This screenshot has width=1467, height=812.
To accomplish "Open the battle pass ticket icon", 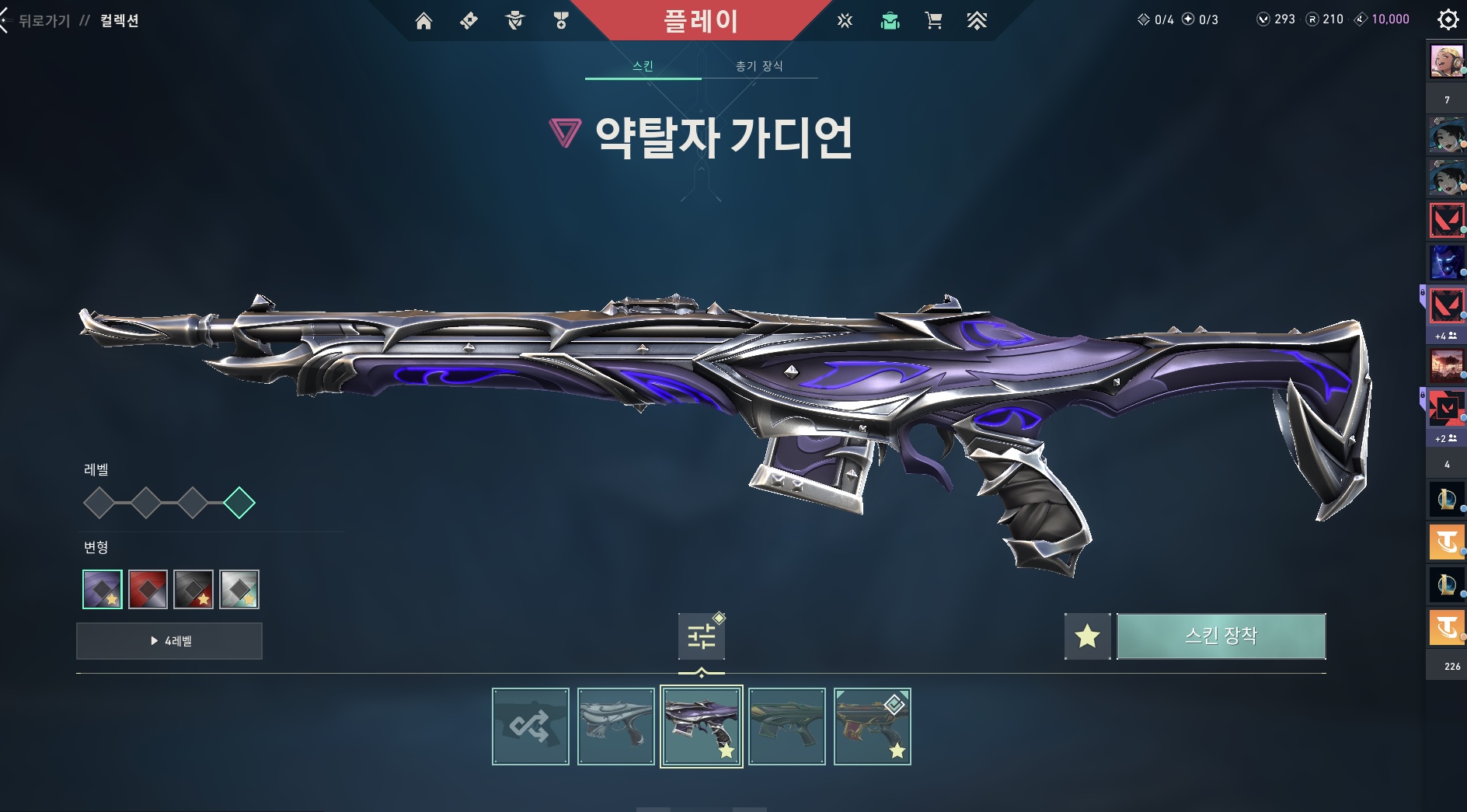I will 469,21.
